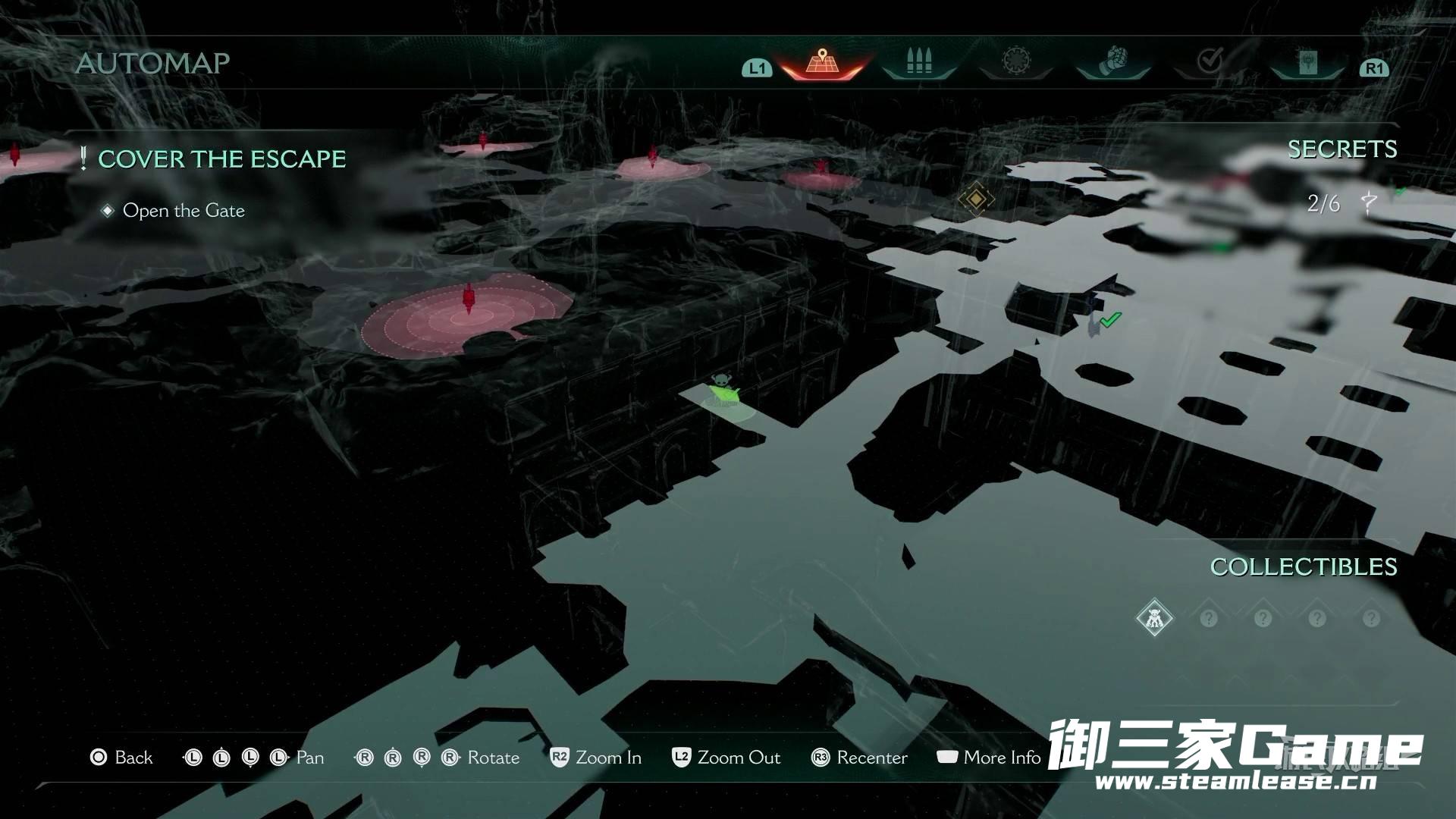Select the found toy collectible icon

point(1154,618)
